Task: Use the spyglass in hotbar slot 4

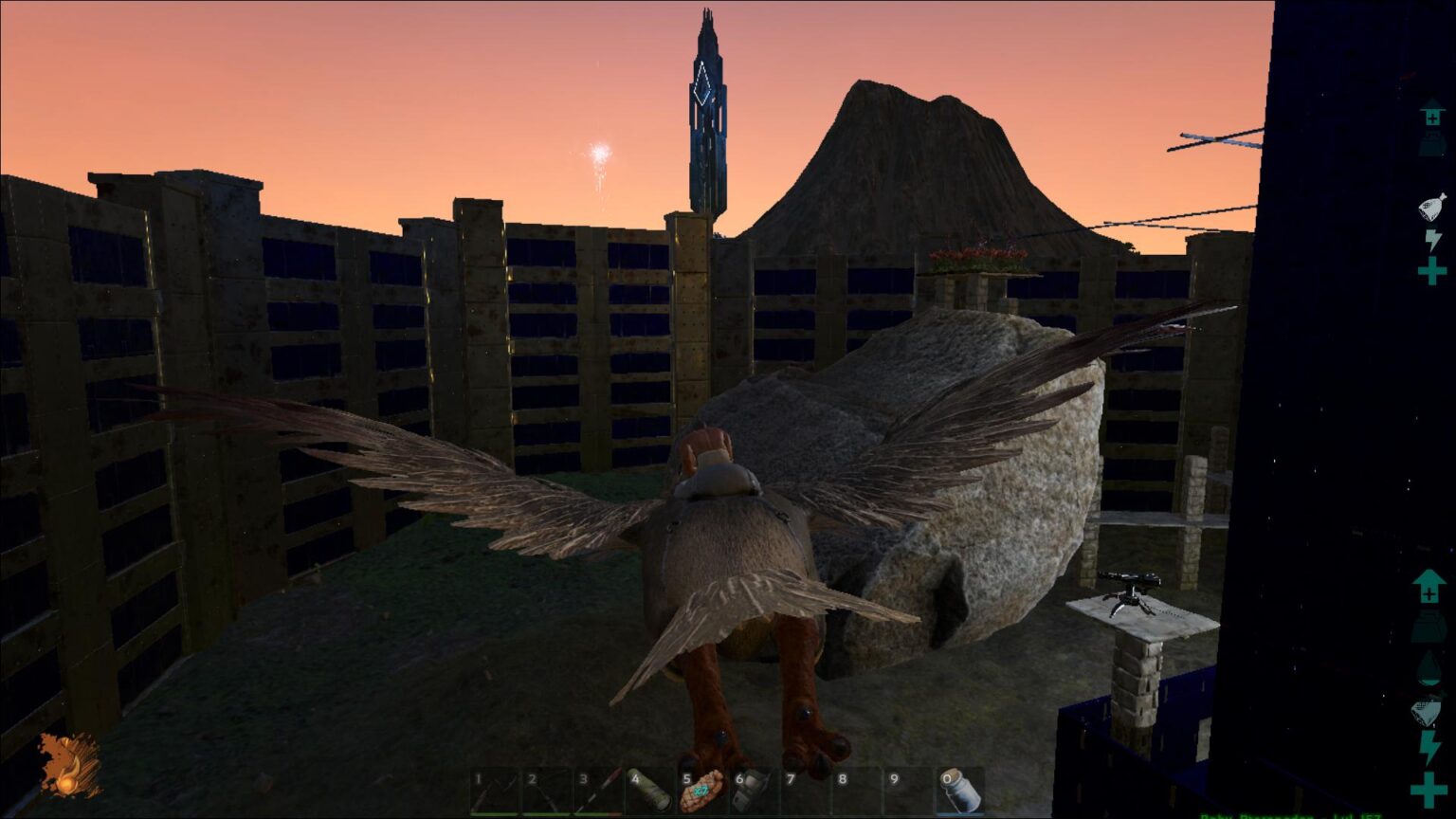Action: coord(651,791)
